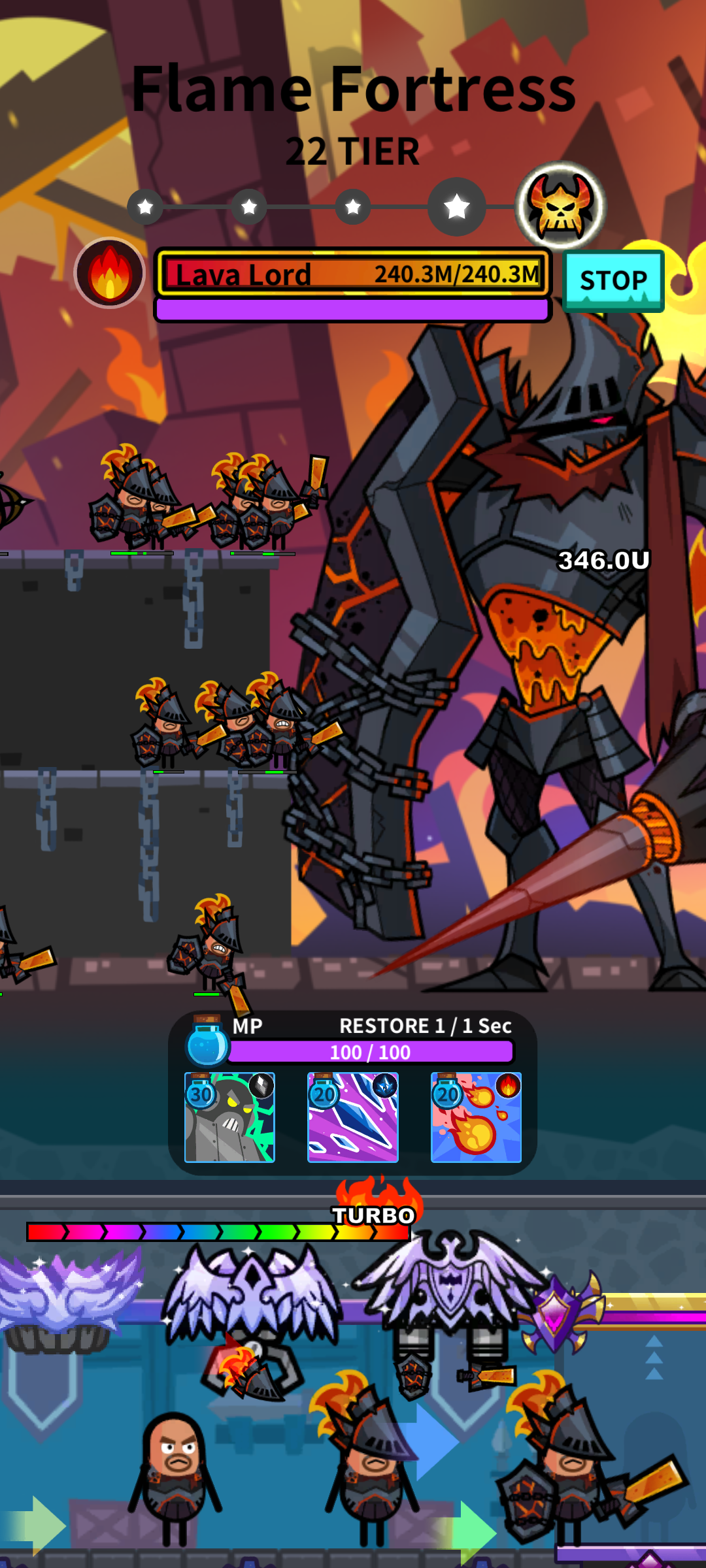Select the Lava Lord boss skull stage marker
Screen dimensions: 706x1568
561,206
